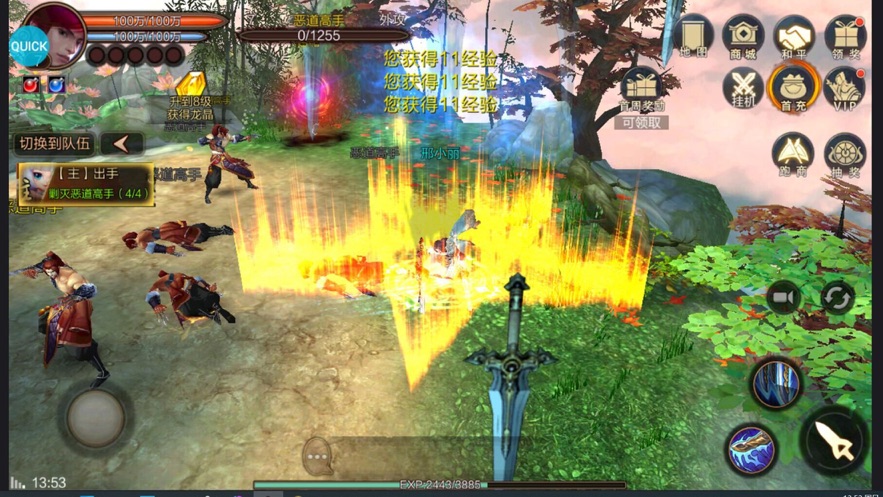Open the 跑商 trade run icon
This screenshot has width=883, height=497.
point(794,153)
